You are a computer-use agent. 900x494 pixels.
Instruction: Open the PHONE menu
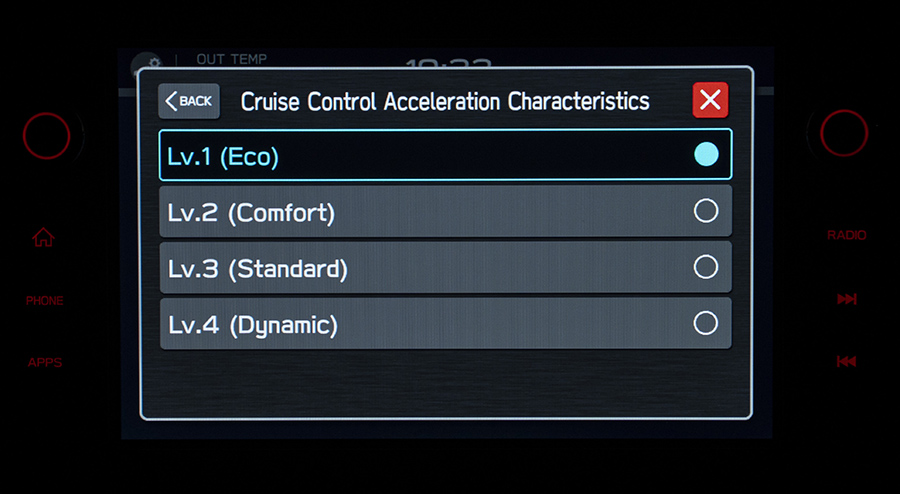[x=45, y=300]
